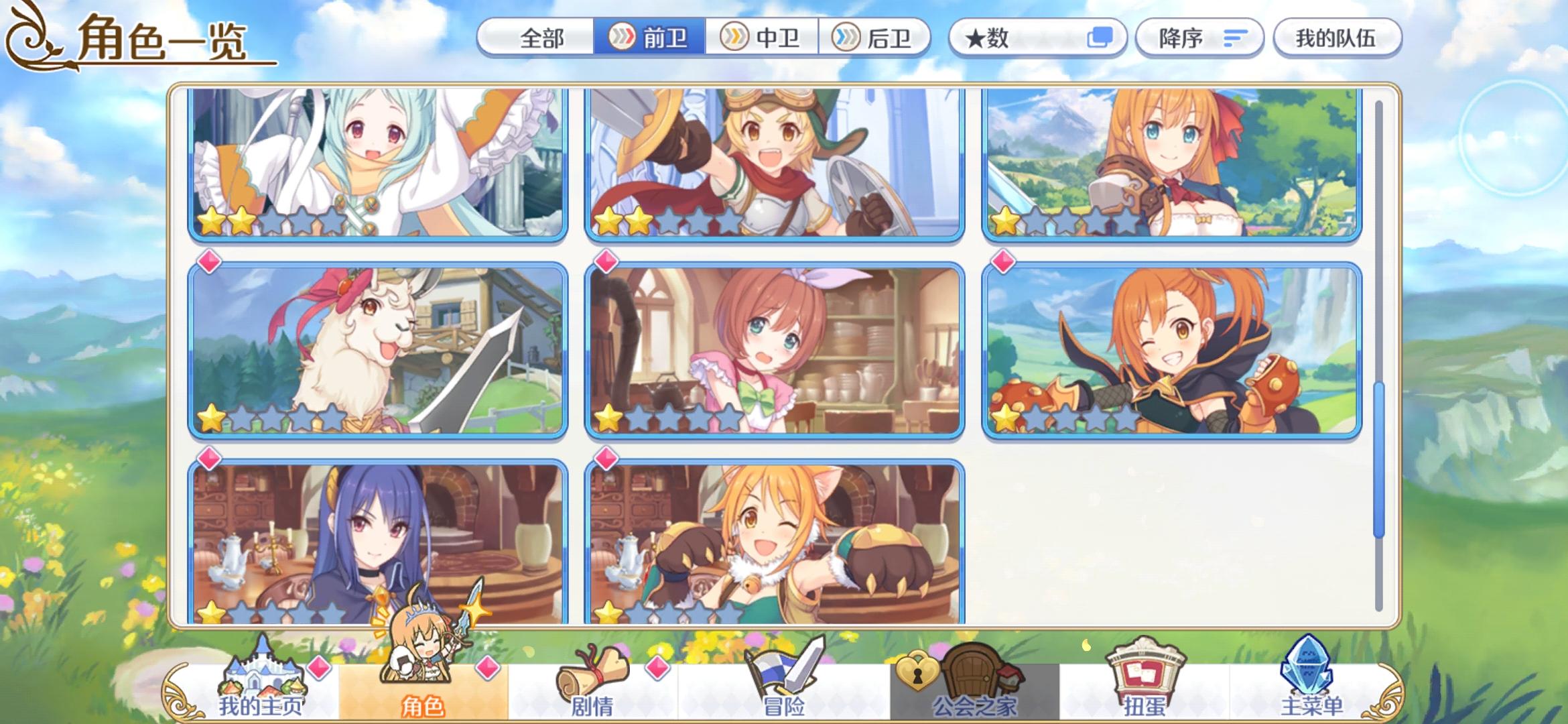Toggle 降序 descending sort order

[x=1199, y=37]
